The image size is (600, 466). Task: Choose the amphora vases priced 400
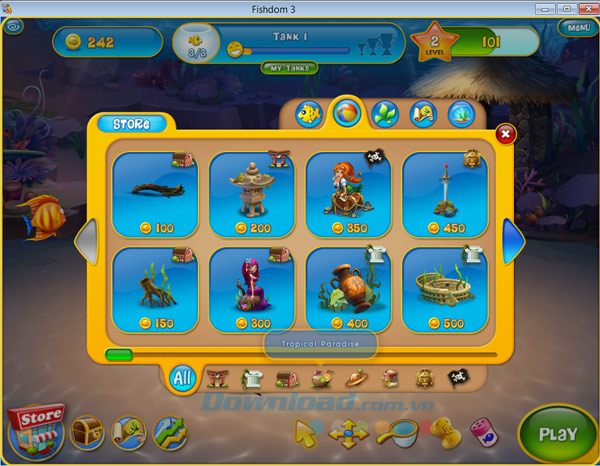click(349, 289)
